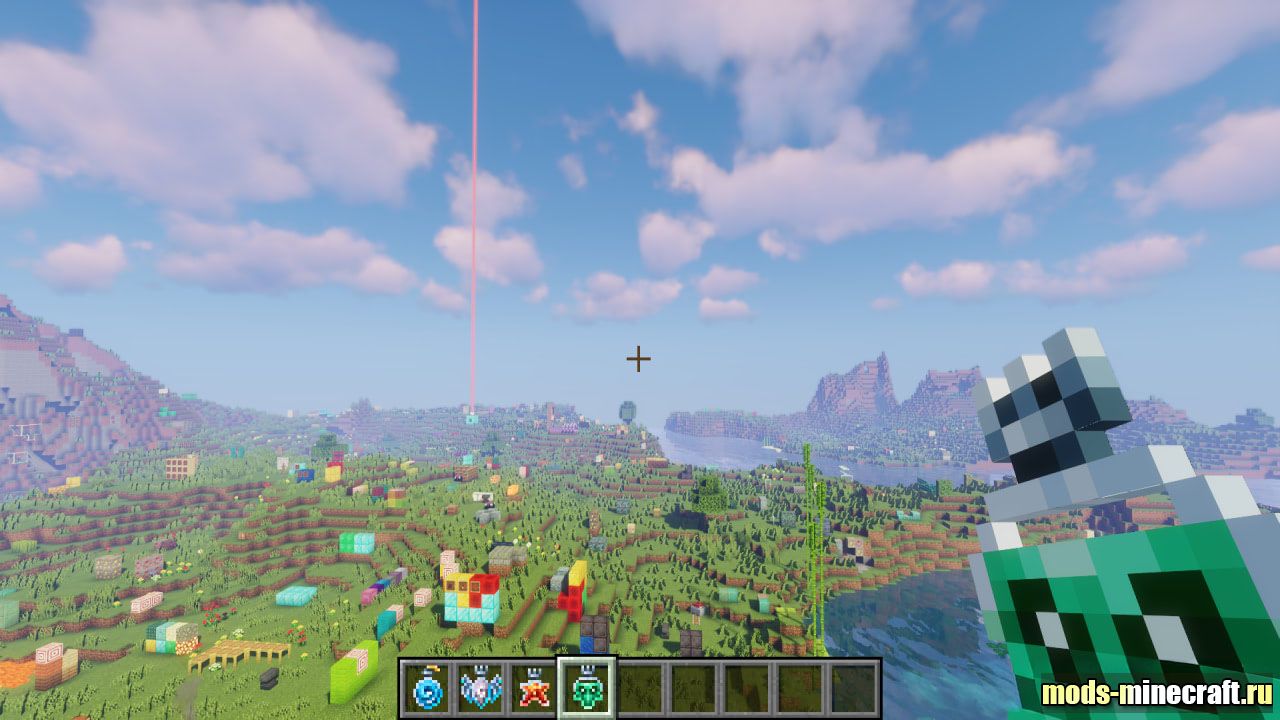The image size is (1280, 720).
Task: Select the green skull potion slot
Action: point(587,688)
